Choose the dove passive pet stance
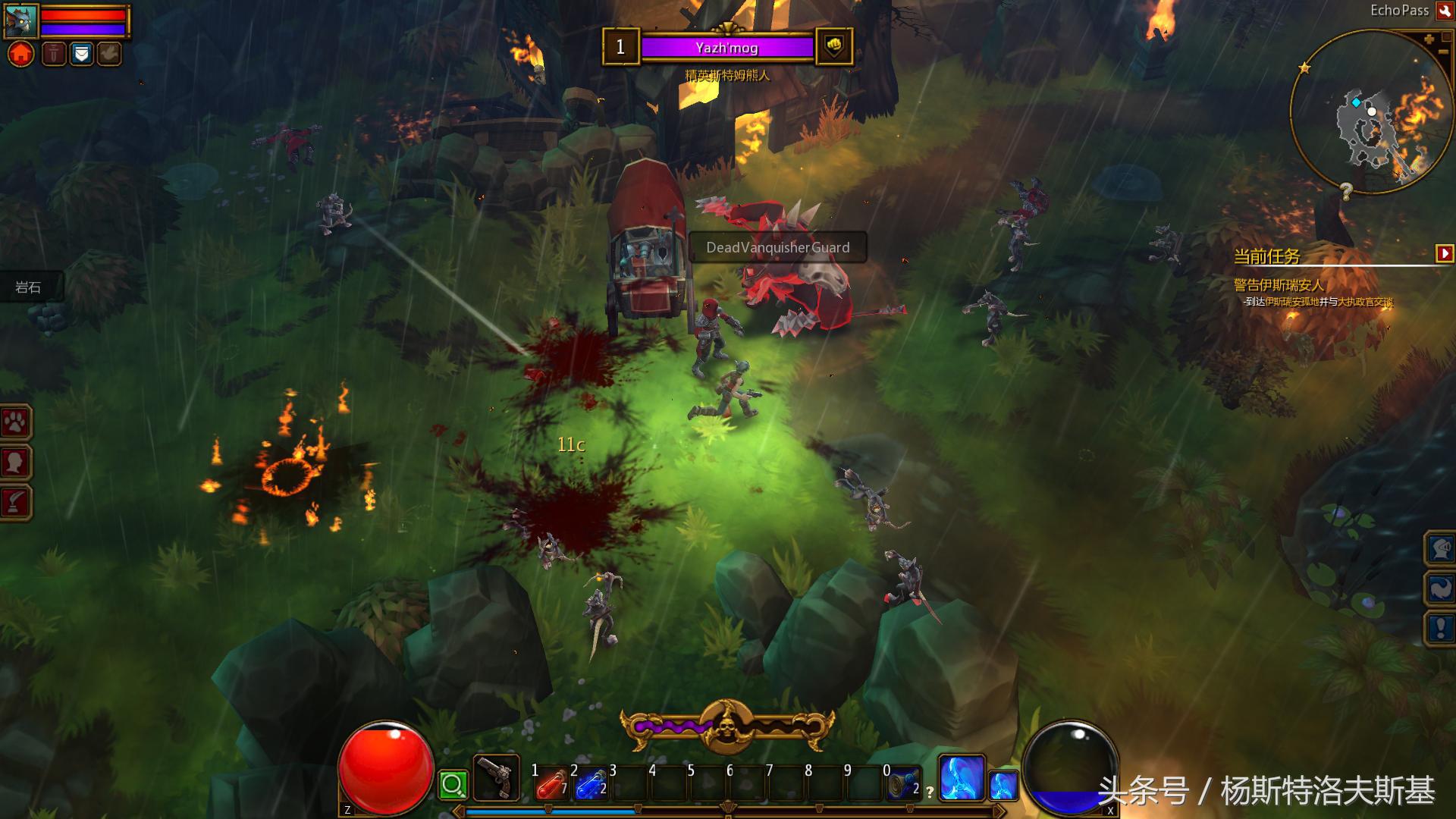Image resolution: width=1456 pixels, height=819 pixels. [109, 54]
